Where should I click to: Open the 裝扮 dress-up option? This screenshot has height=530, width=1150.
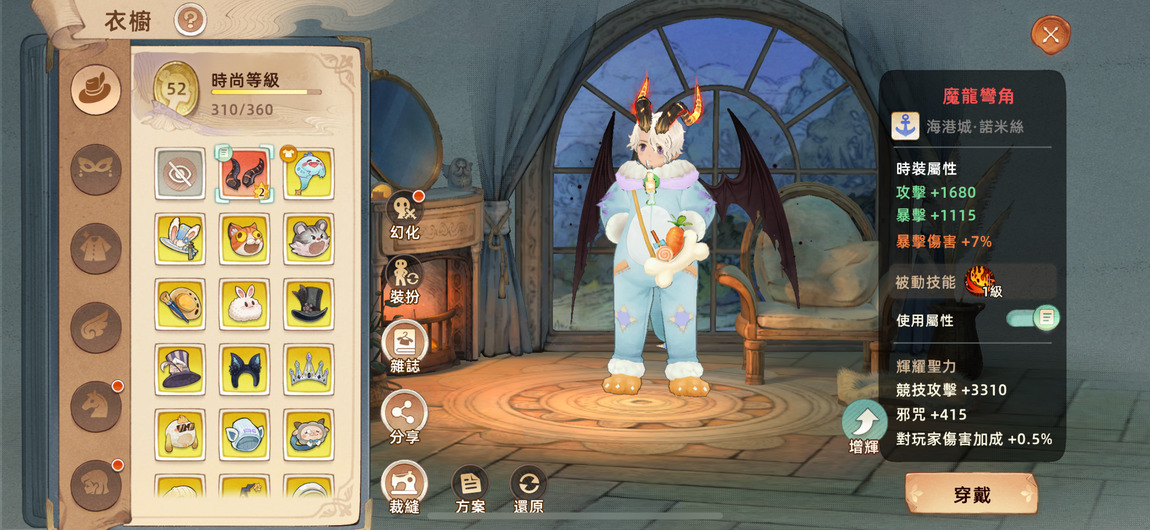tap(405, 279)
